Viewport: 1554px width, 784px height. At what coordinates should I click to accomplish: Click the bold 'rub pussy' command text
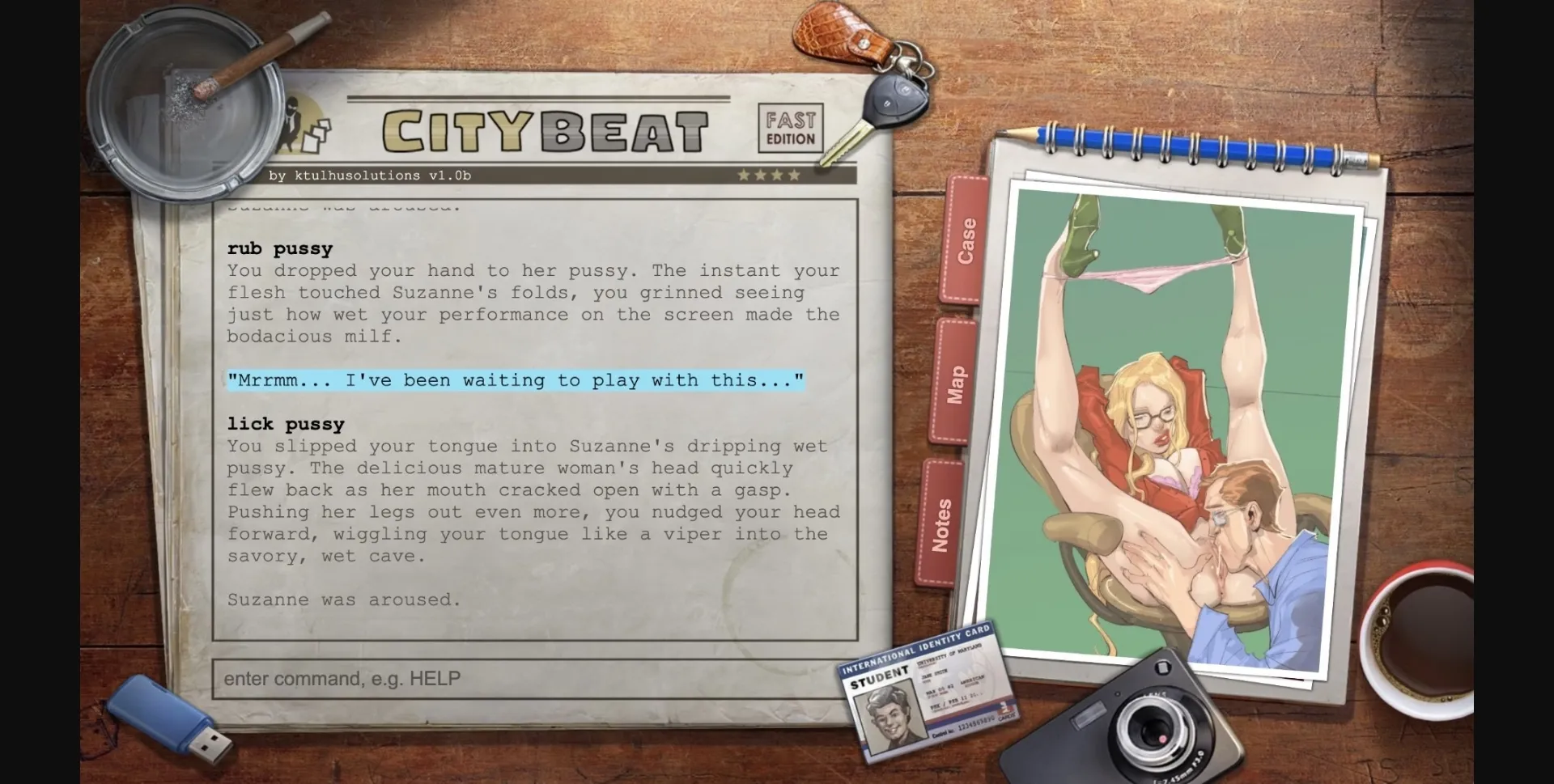point(279,248)
